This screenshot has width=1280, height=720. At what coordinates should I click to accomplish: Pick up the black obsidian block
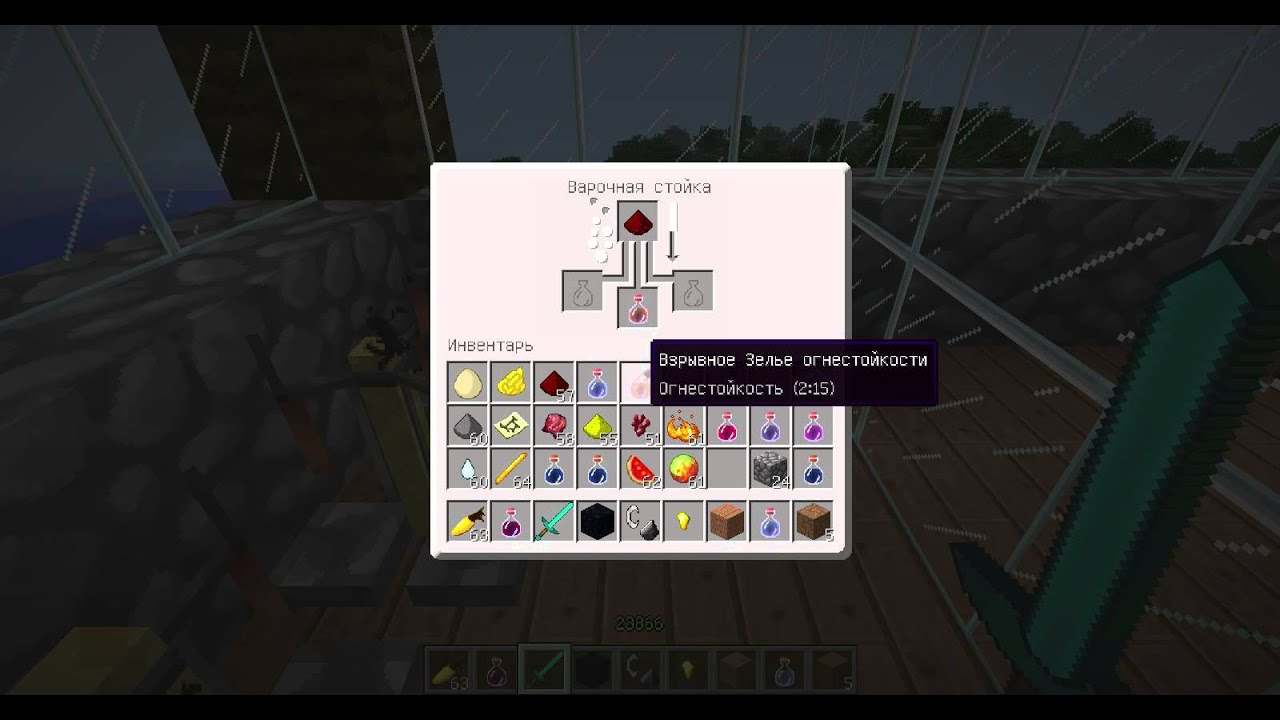coord(596,522)
